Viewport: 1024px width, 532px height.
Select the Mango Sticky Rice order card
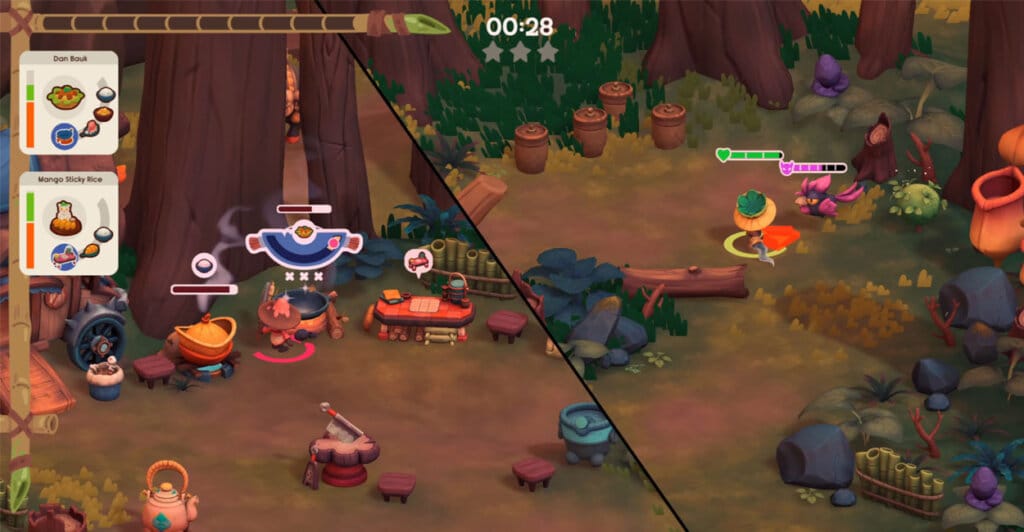[69, 222]
